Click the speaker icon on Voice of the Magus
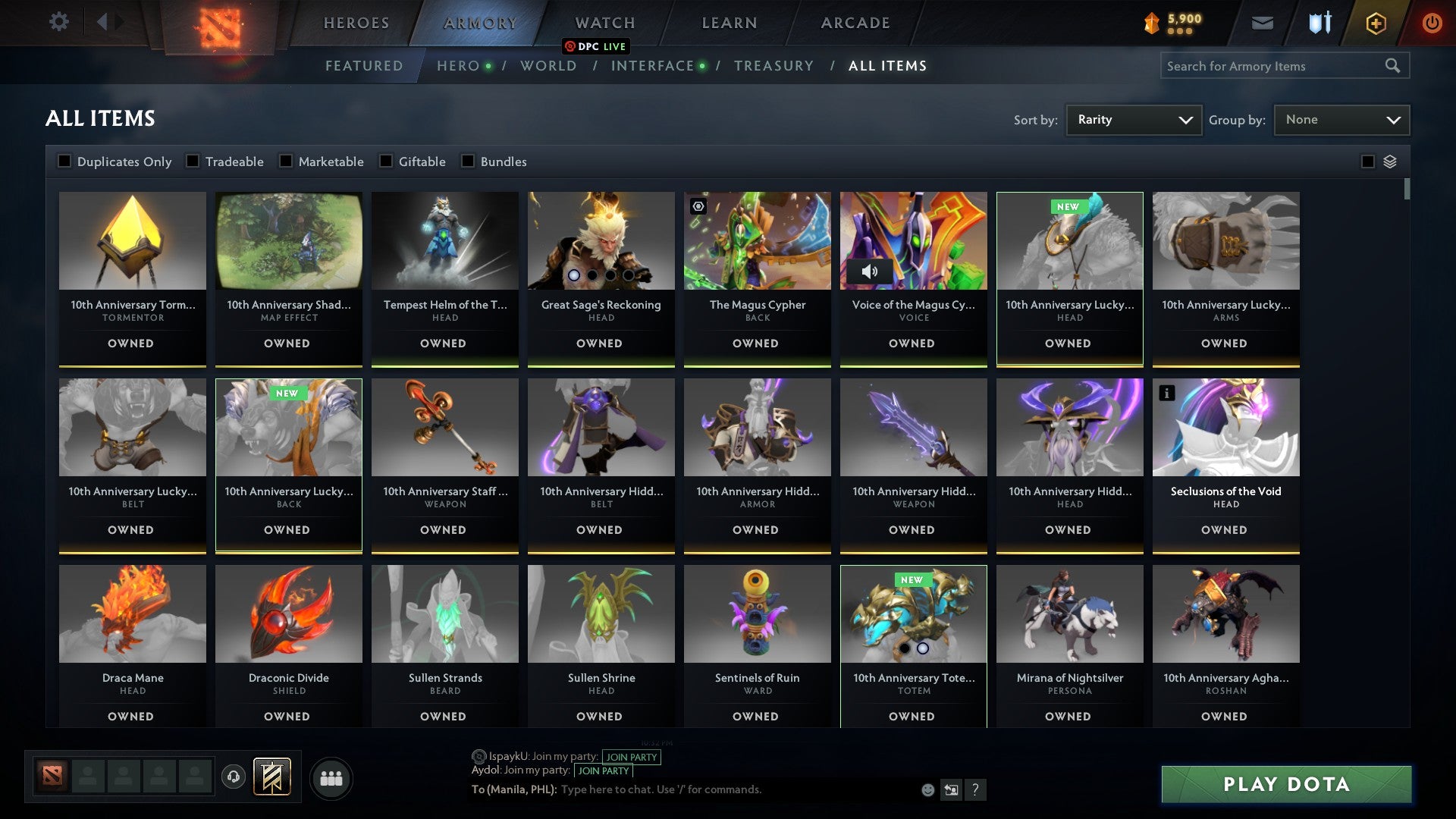 (x=870, y=270)
